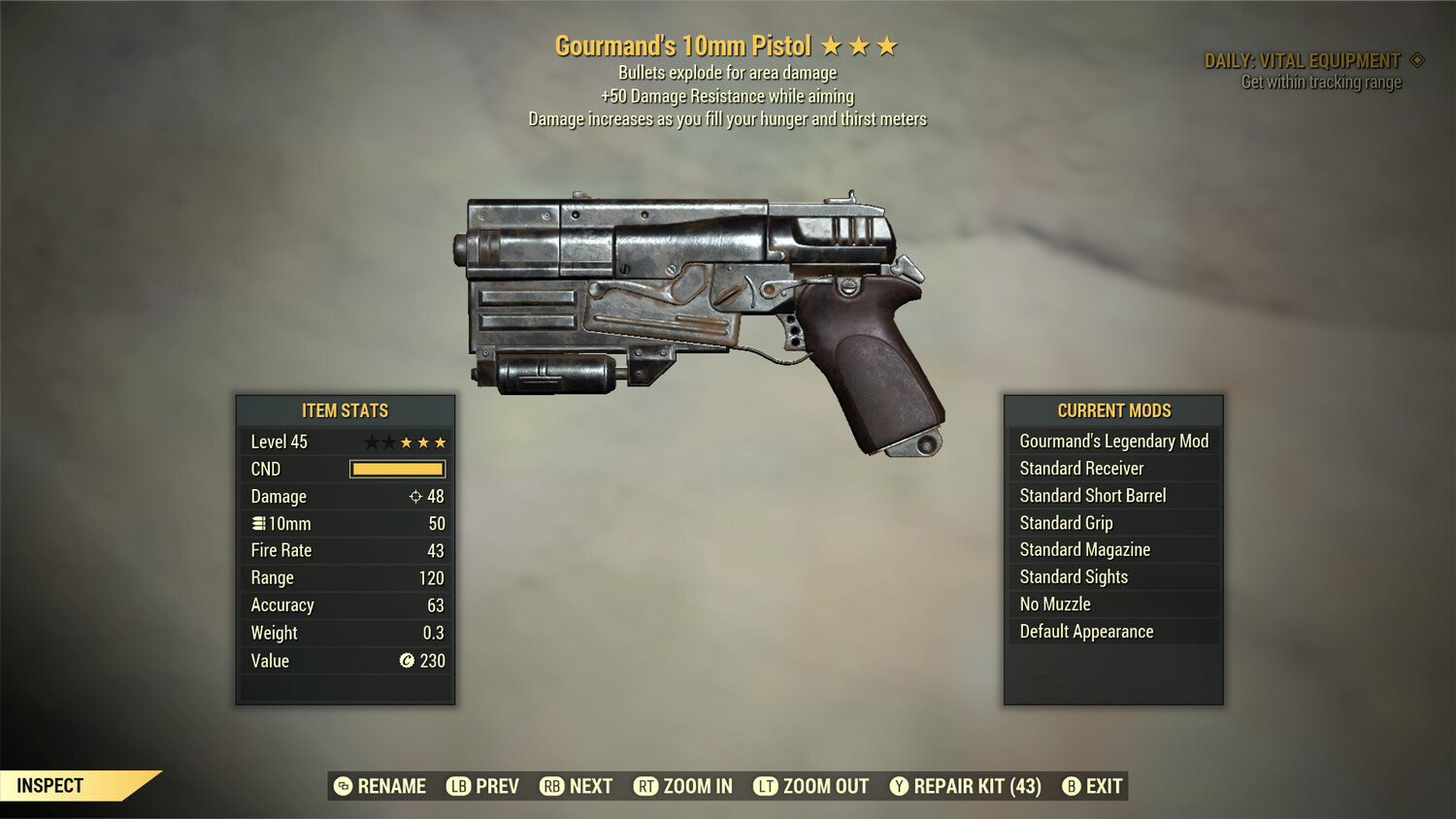
Task: Click the LT button glyph for Zoom Out
Action: pos(767,786)
